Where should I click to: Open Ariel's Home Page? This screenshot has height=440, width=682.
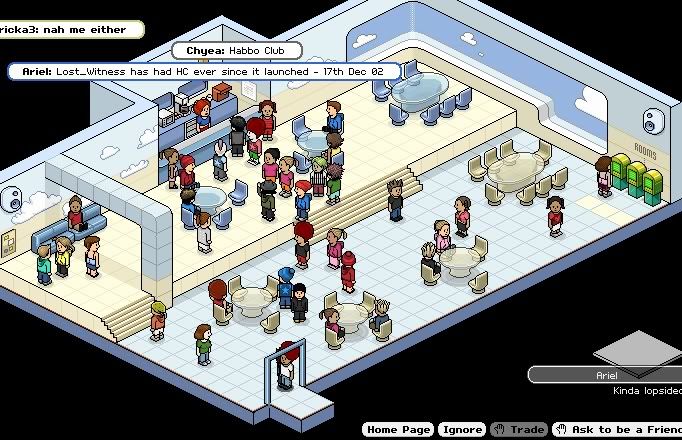click(398, 429)
